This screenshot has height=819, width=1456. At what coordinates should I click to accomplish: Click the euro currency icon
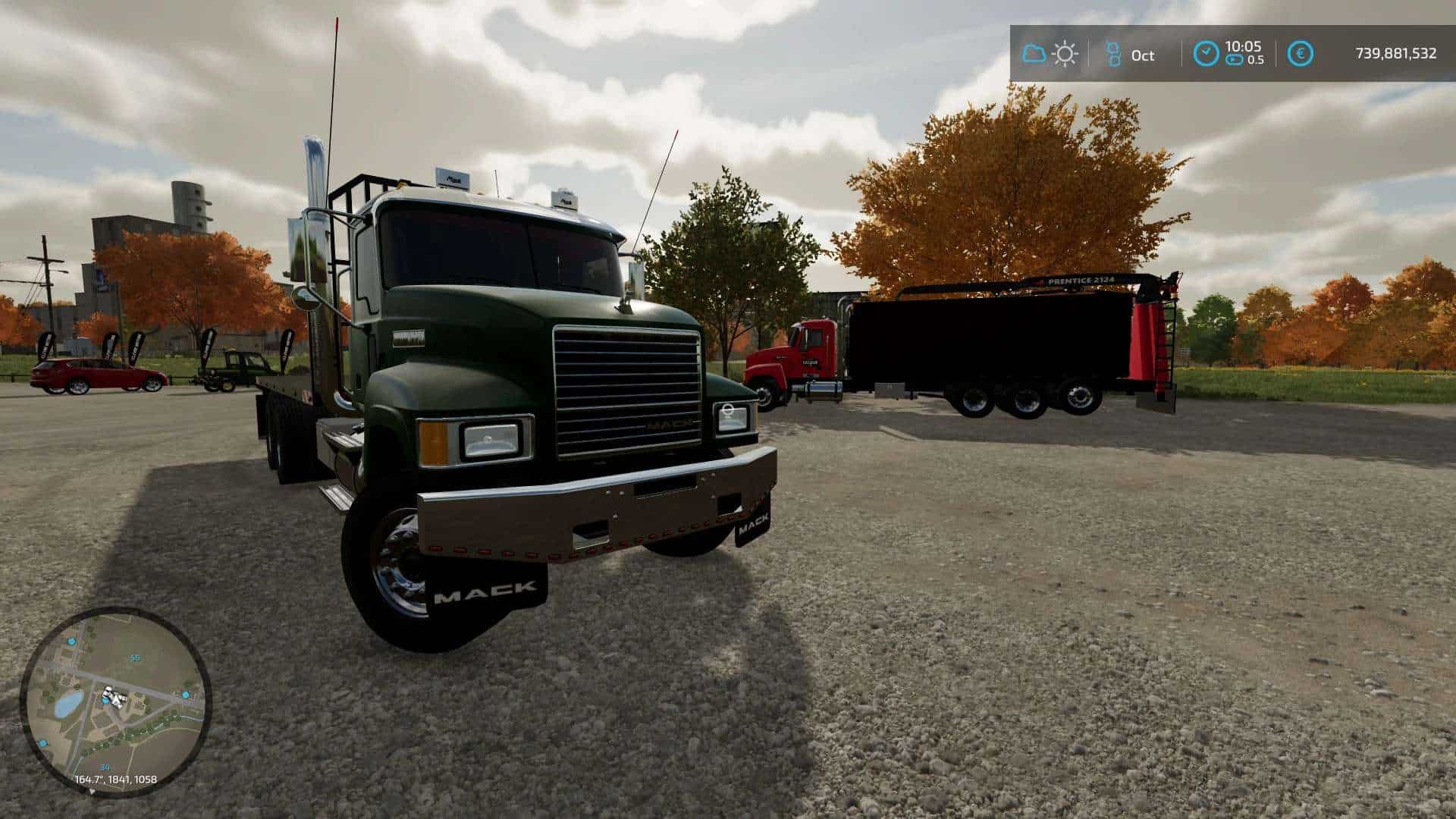[1301, 54]
